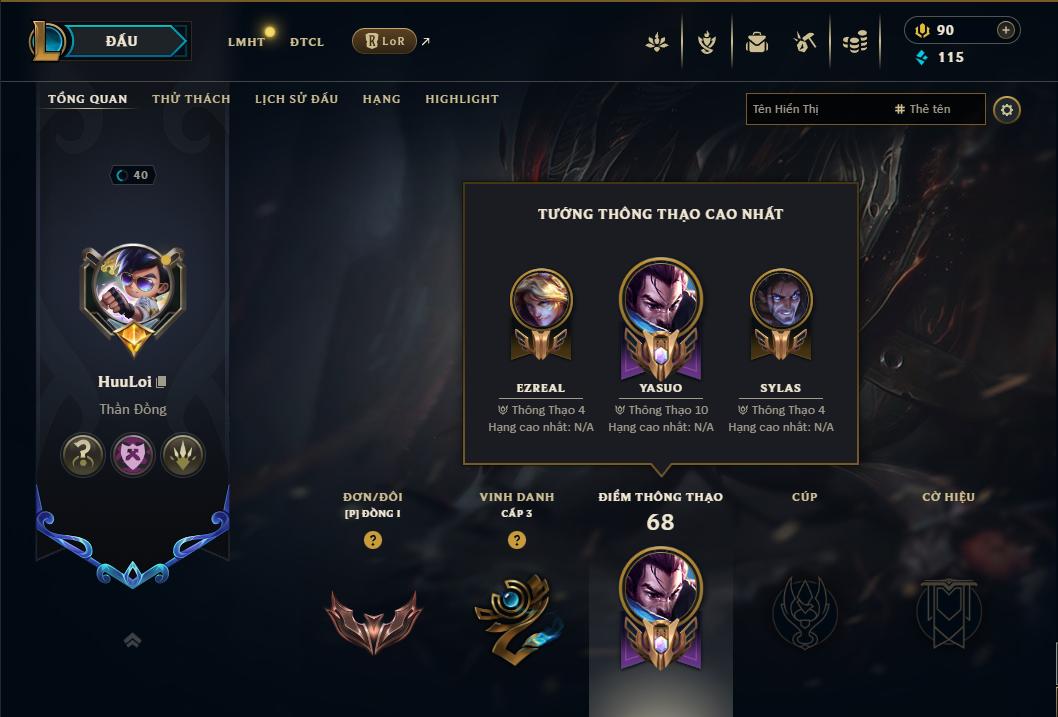Switch to the ĐTCL section
Image resolution: width=1058 pixels, height=717 pixels.
pyautogui.click(x=307, y=42)
